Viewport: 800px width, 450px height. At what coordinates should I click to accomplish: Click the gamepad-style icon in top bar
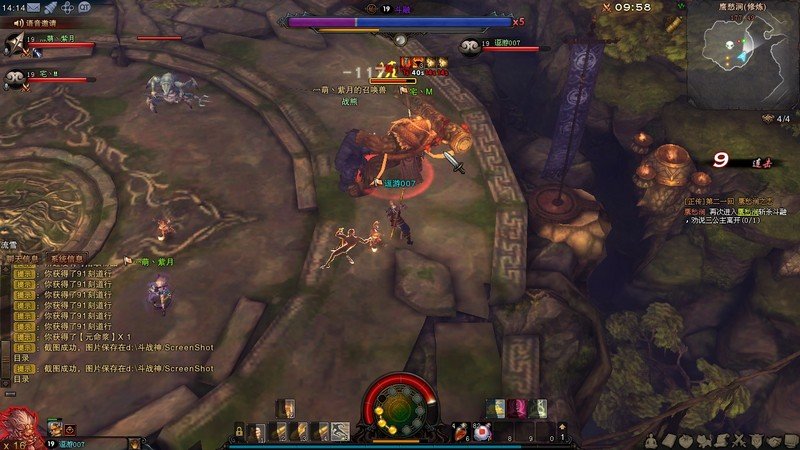[66, 7]
